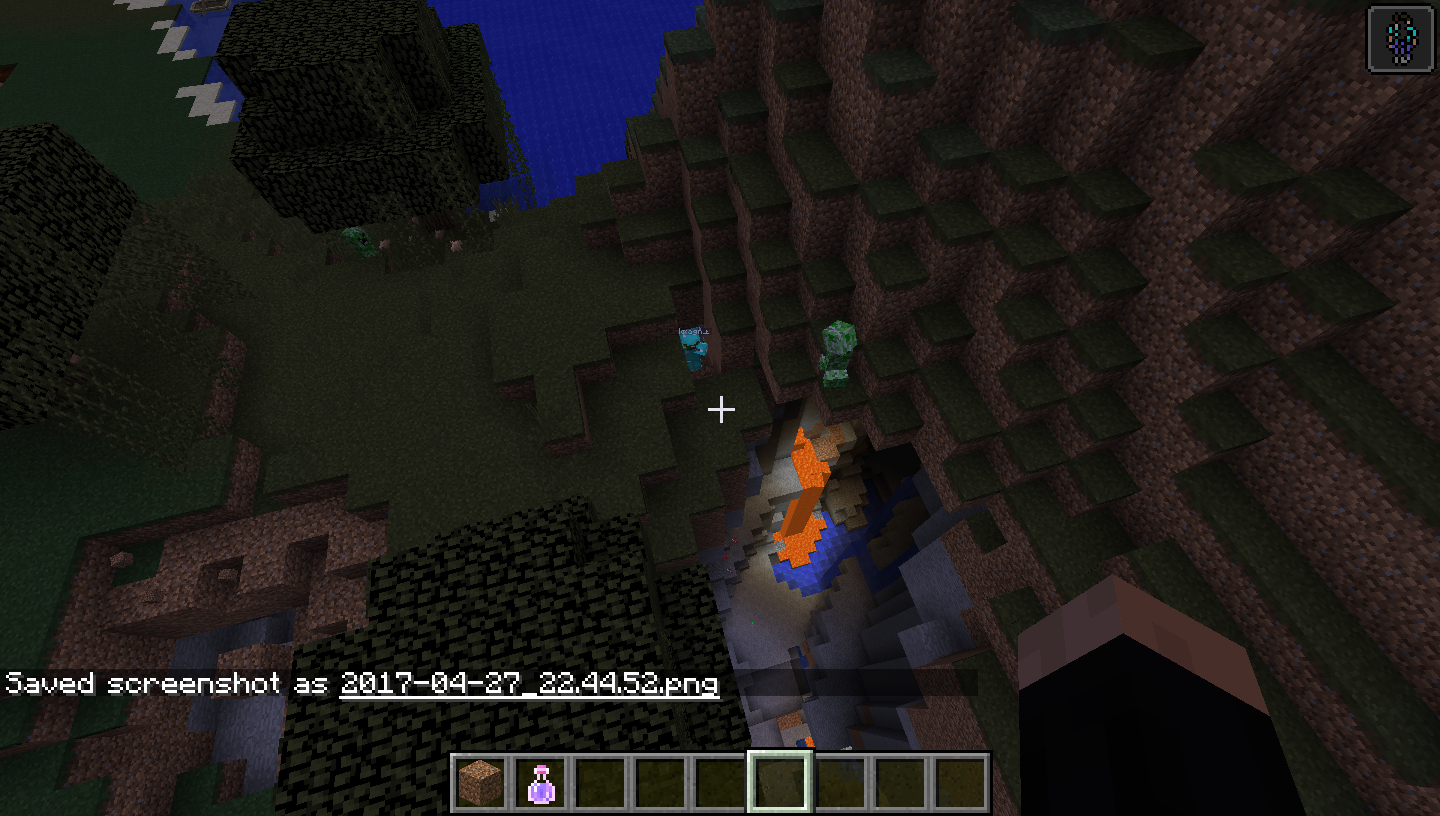Select the dirt block hotbar slot
Screen dimensions: 1440x816
tap(481, 783)
